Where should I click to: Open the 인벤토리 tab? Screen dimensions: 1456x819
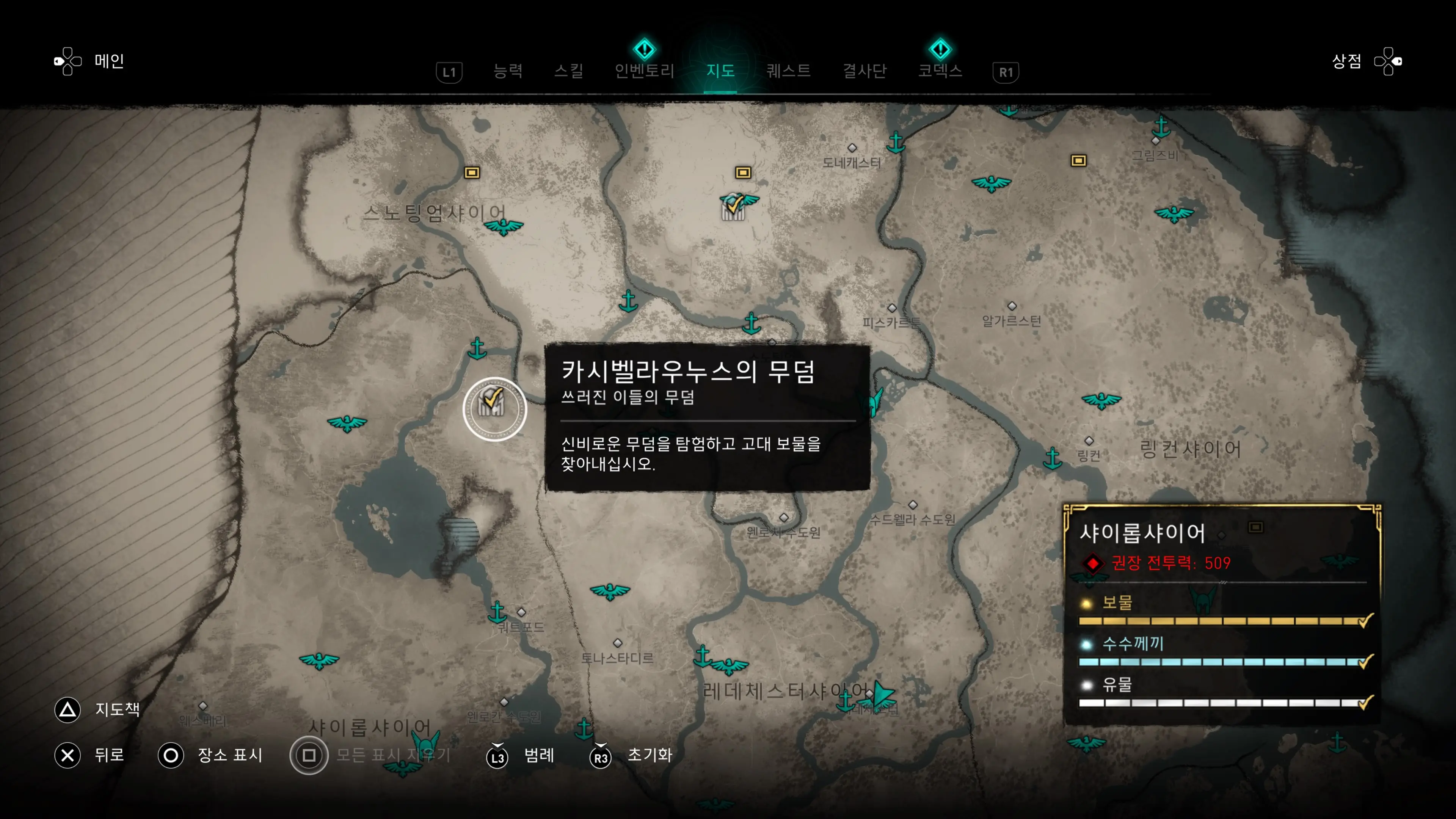click(644, 71)
